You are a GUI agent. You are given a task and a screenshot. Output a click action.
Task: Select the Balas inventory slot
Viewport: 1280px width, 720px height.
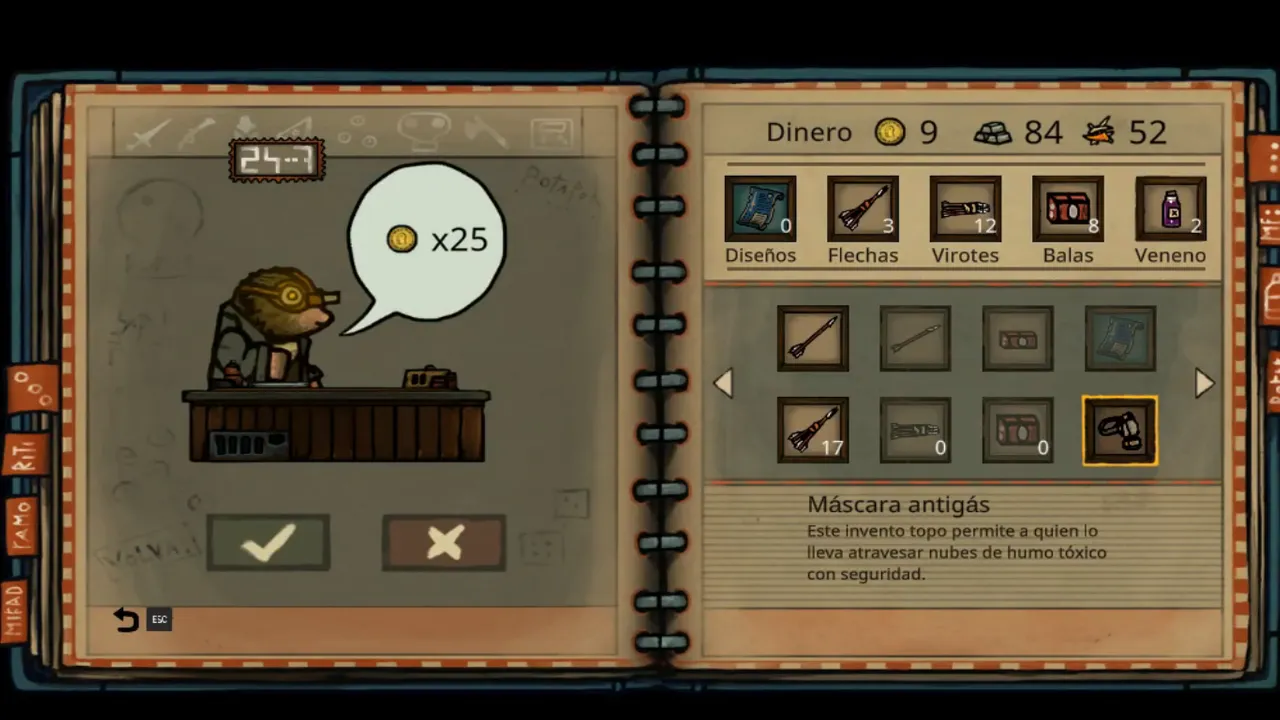1068,209
